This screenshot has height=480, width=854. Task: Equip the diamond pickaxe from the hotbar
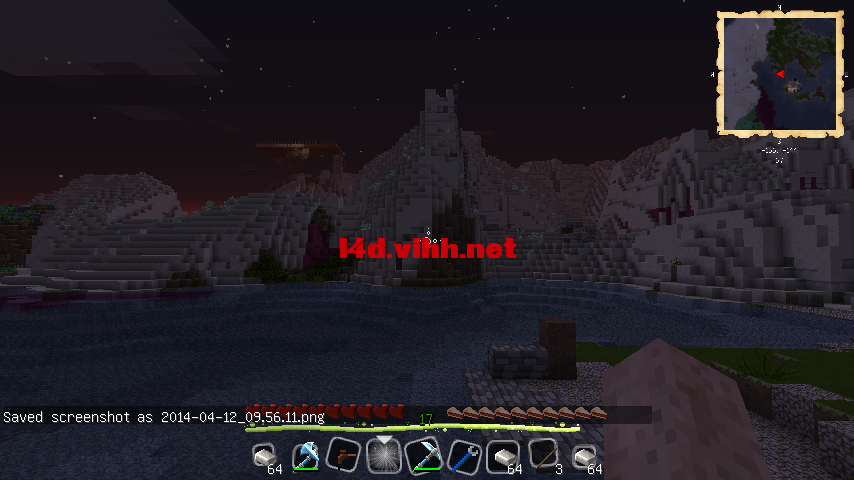(x=422, y=455)
